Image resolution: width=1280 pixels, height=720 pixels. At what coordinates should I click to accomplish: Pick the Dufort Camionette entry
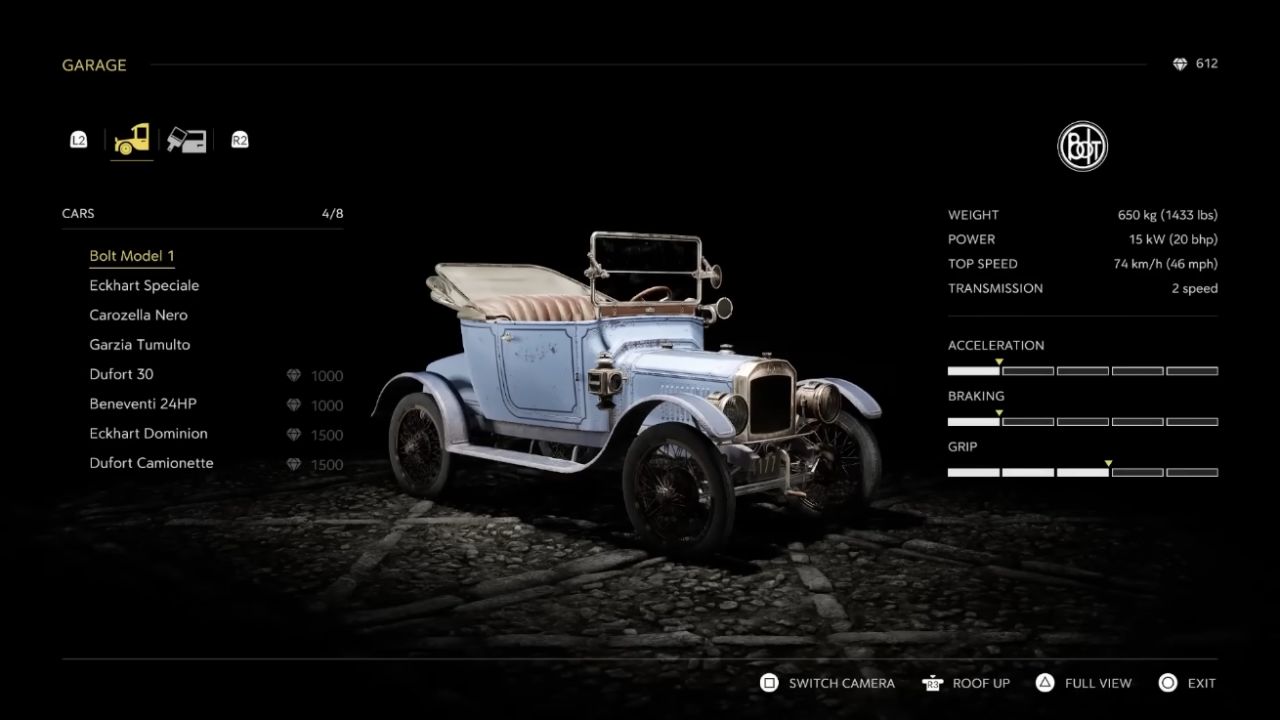coord(151,463)
